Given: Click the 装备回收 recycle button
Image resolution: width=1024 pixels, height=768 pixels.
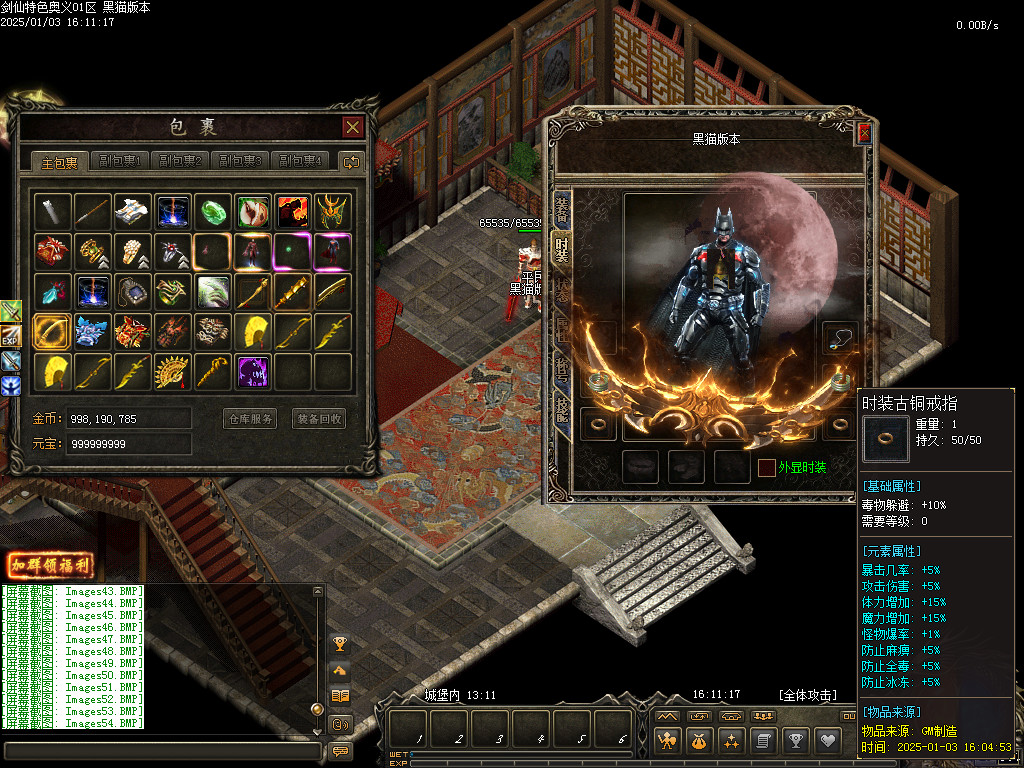Looking at the screenshot, I should (x=319, y=419).
